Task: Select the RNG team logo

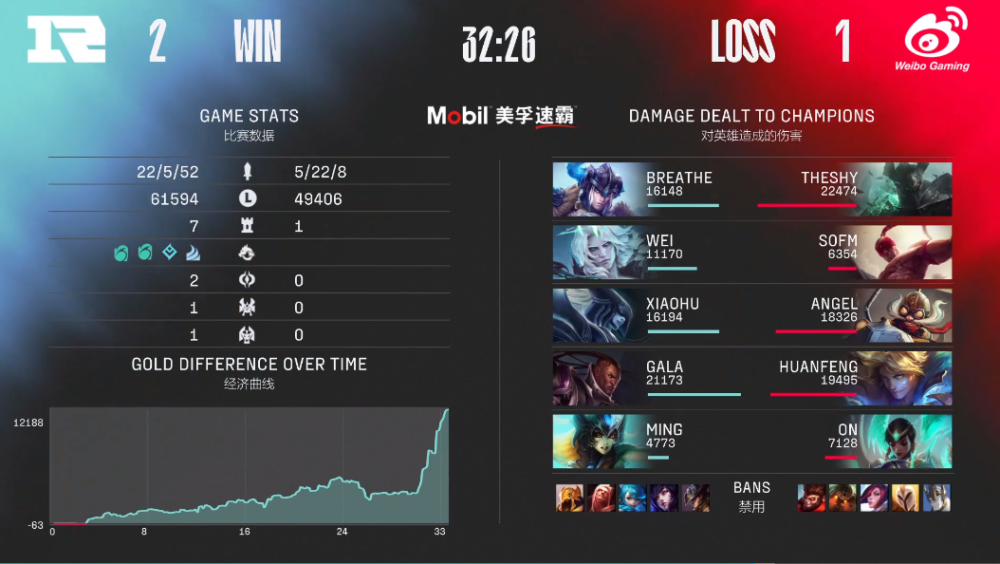Action: pyautogui.click(x=66, y=42)
